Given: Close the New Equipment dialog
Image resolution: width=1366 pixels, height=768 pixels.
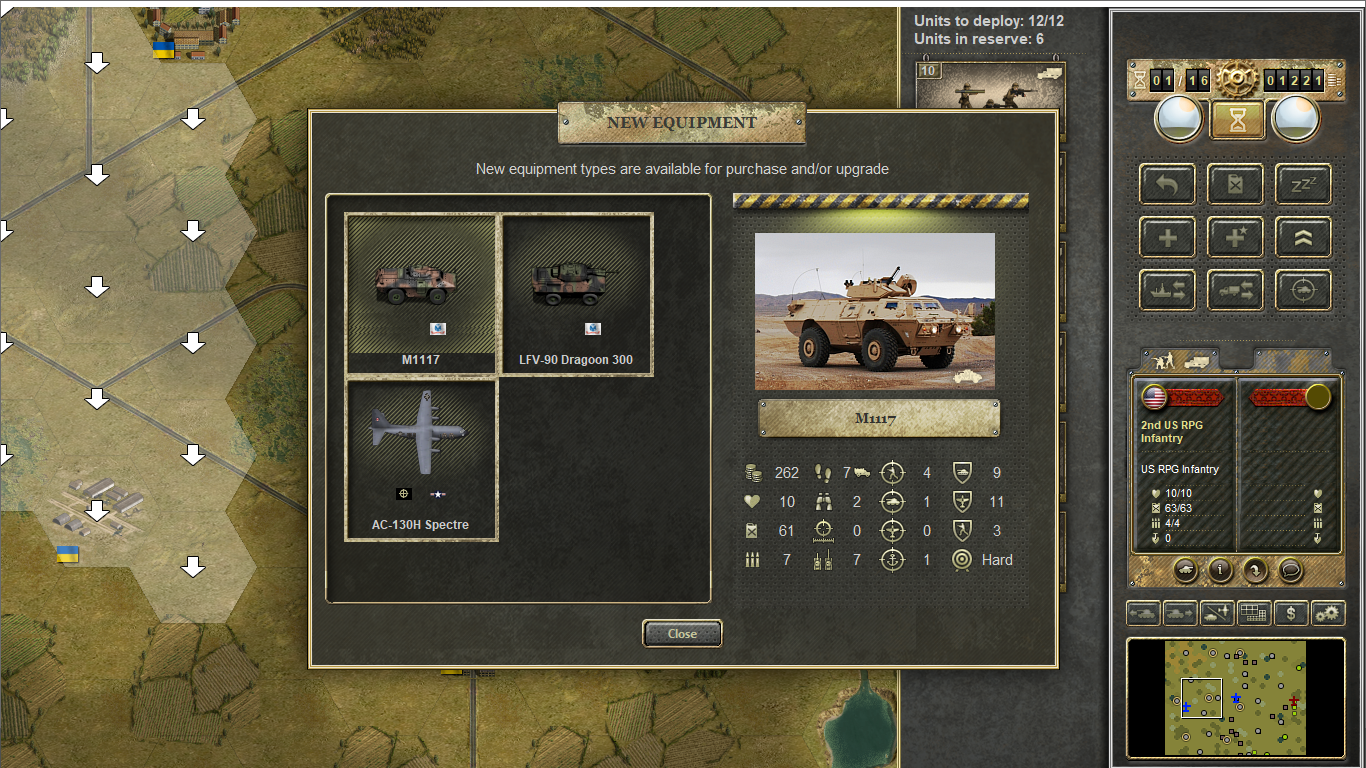Looking at the screenshot, I should pos(682,633).
